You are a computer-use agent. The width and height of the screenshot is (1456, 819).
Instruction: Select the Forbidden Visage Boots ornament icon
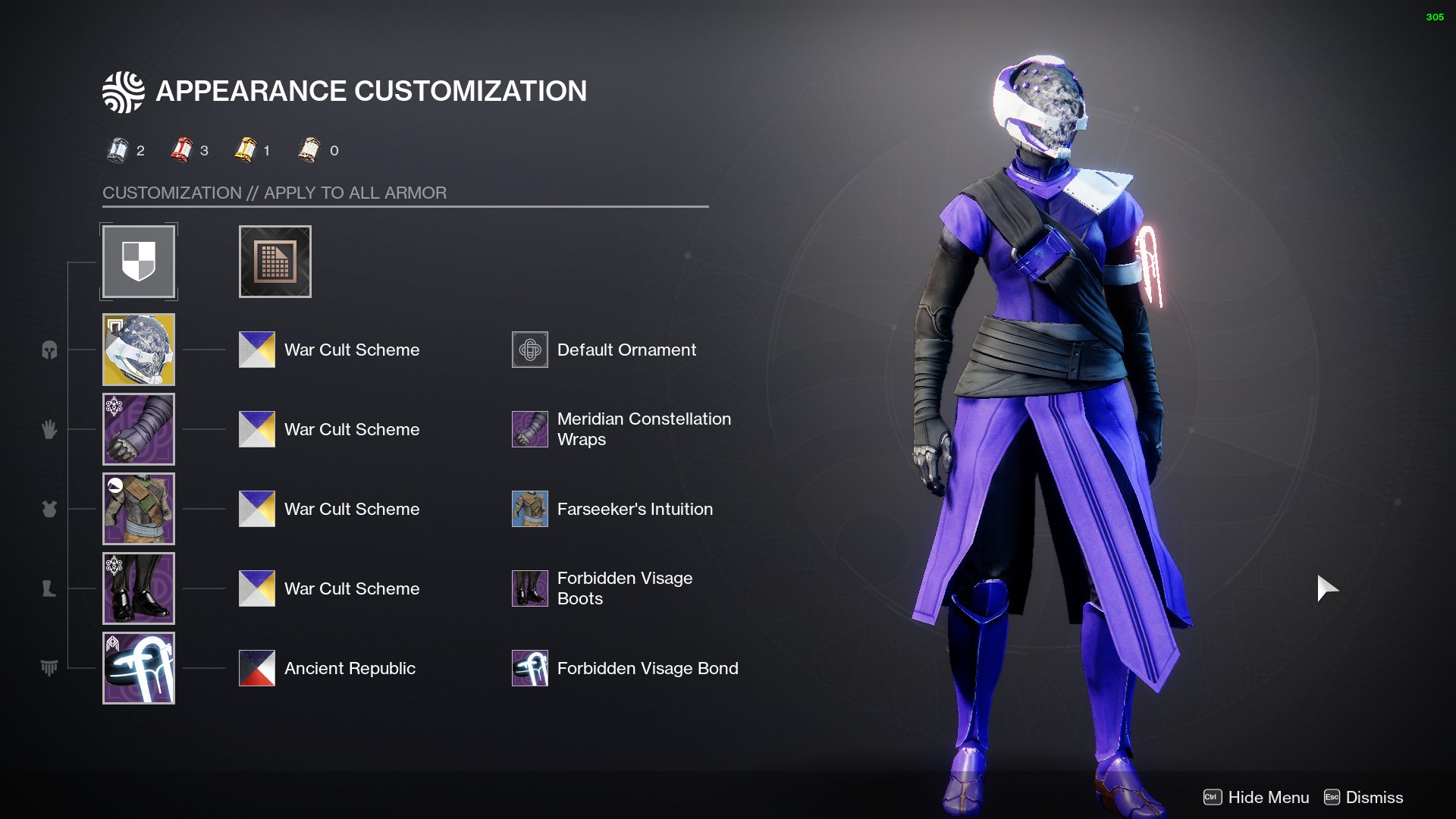[530, 588]
